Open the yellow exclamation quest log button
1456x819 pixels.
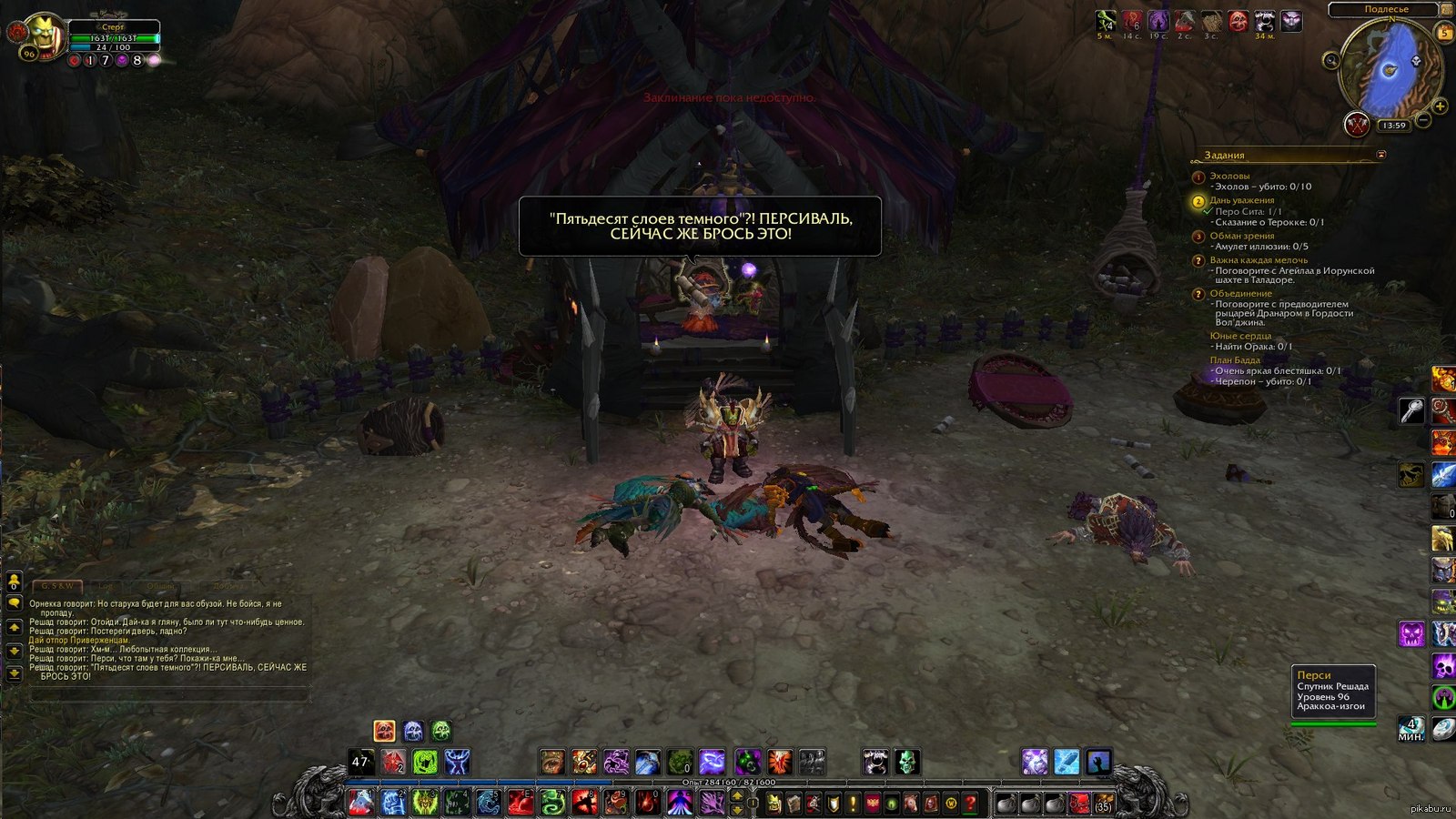point(853,804)
